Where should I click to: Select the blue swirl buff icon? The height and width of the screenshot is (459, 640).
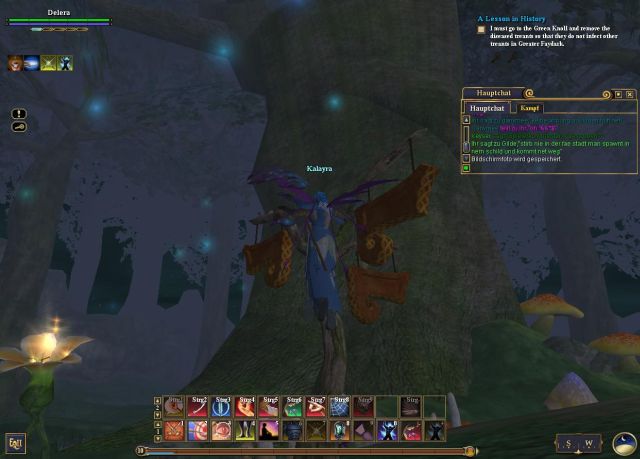click(x=32, y=64)
